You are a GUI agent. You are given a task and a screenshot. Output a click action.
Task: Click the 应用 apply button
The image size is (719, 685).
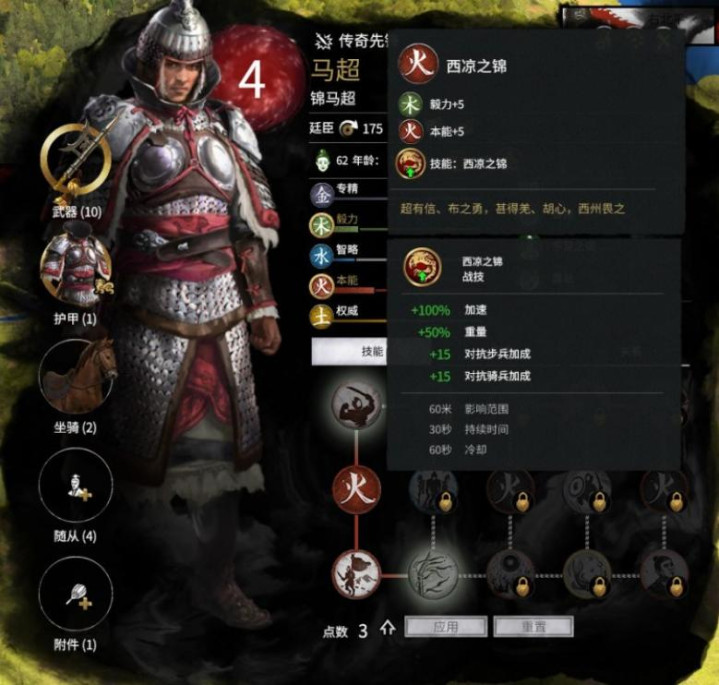click(445, 627)
